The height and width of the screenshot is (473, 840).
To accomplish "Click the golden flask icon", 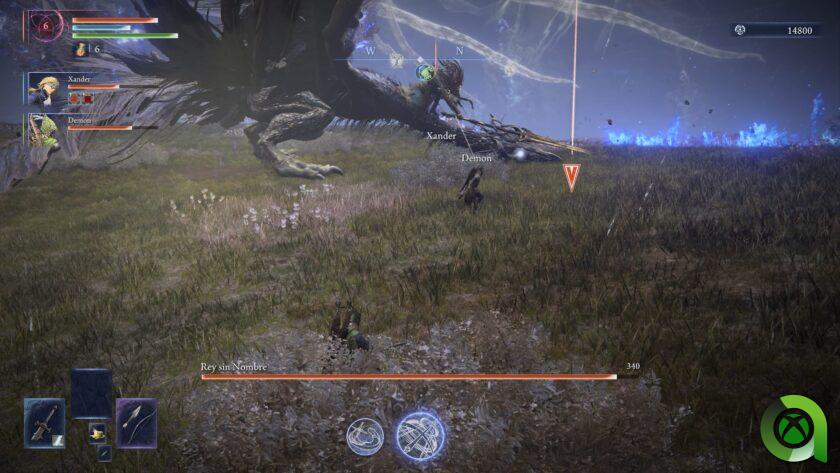I will pos(78,48).
